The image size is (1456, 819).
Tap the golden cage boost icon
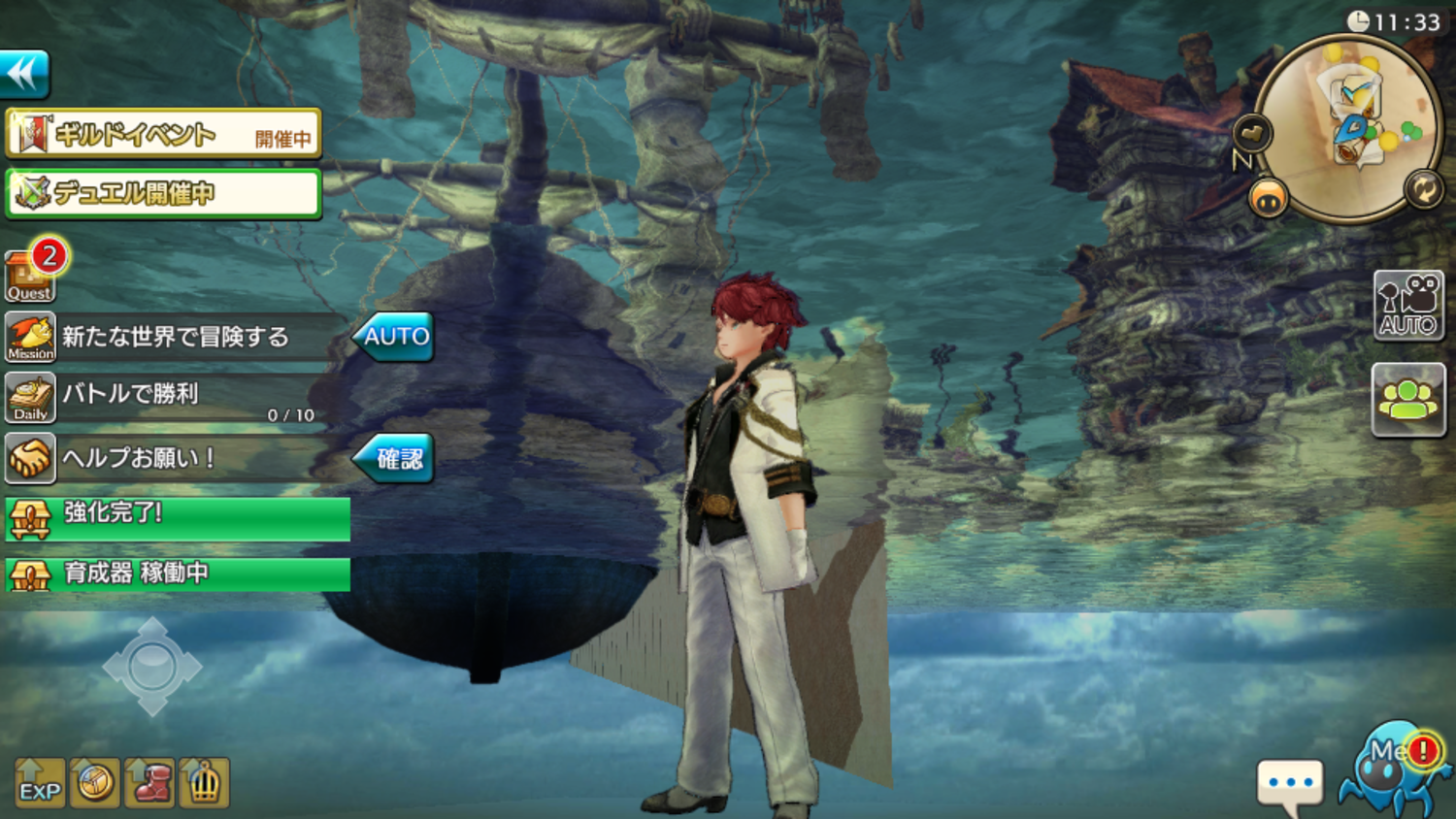[204, 783]
